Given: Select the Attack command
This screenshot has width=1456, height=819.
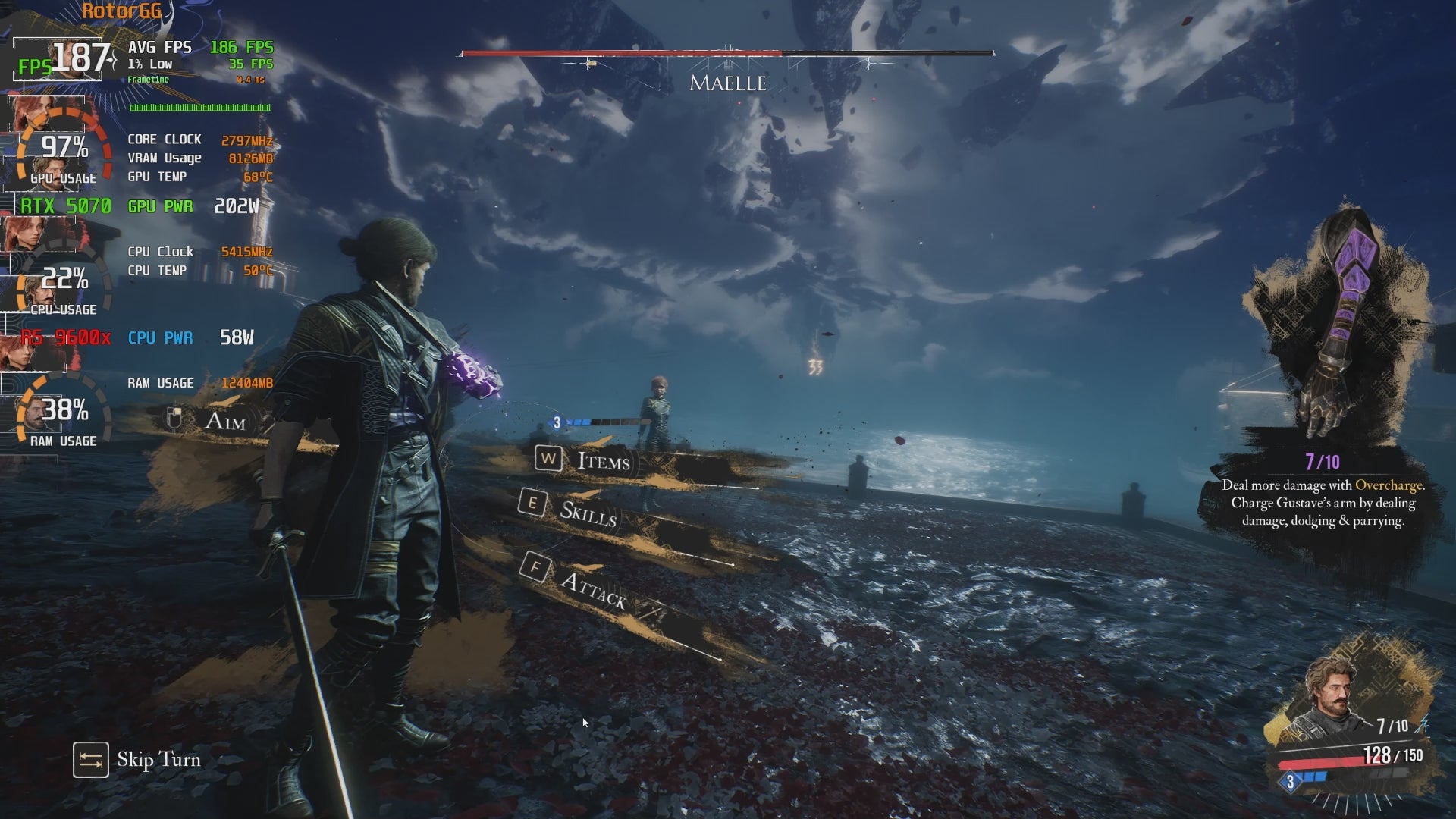Looking at the screenshot, I should pos(592,588).
